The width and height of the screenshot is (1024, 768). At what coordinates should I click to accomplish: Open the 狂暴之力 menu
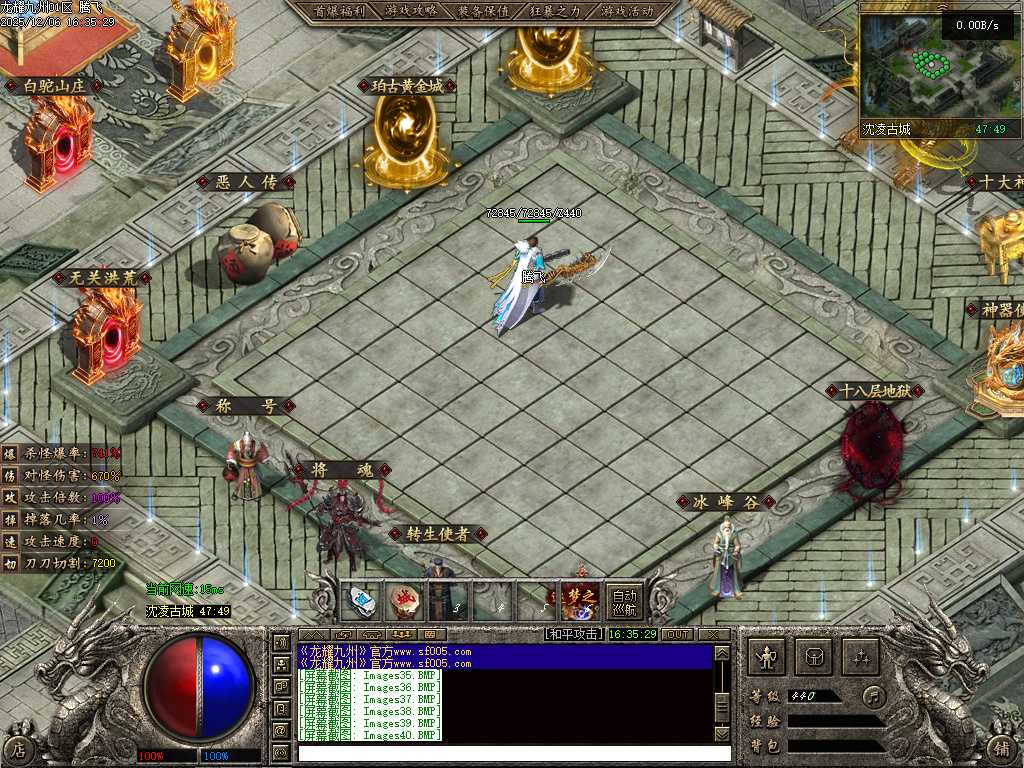[x=555, y=11]
